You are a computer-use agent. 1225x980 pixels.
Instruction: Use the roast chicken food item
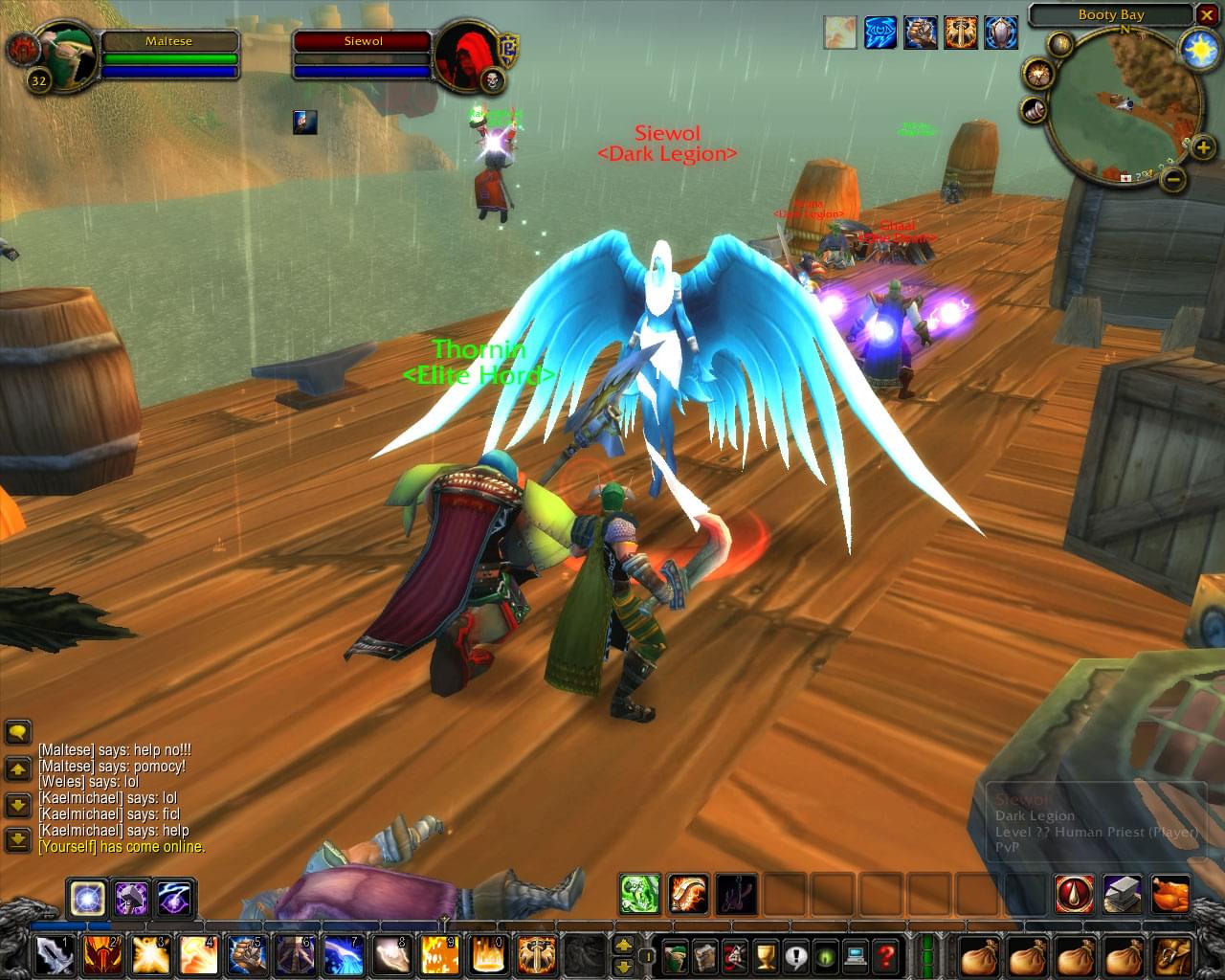[1170, 894]
